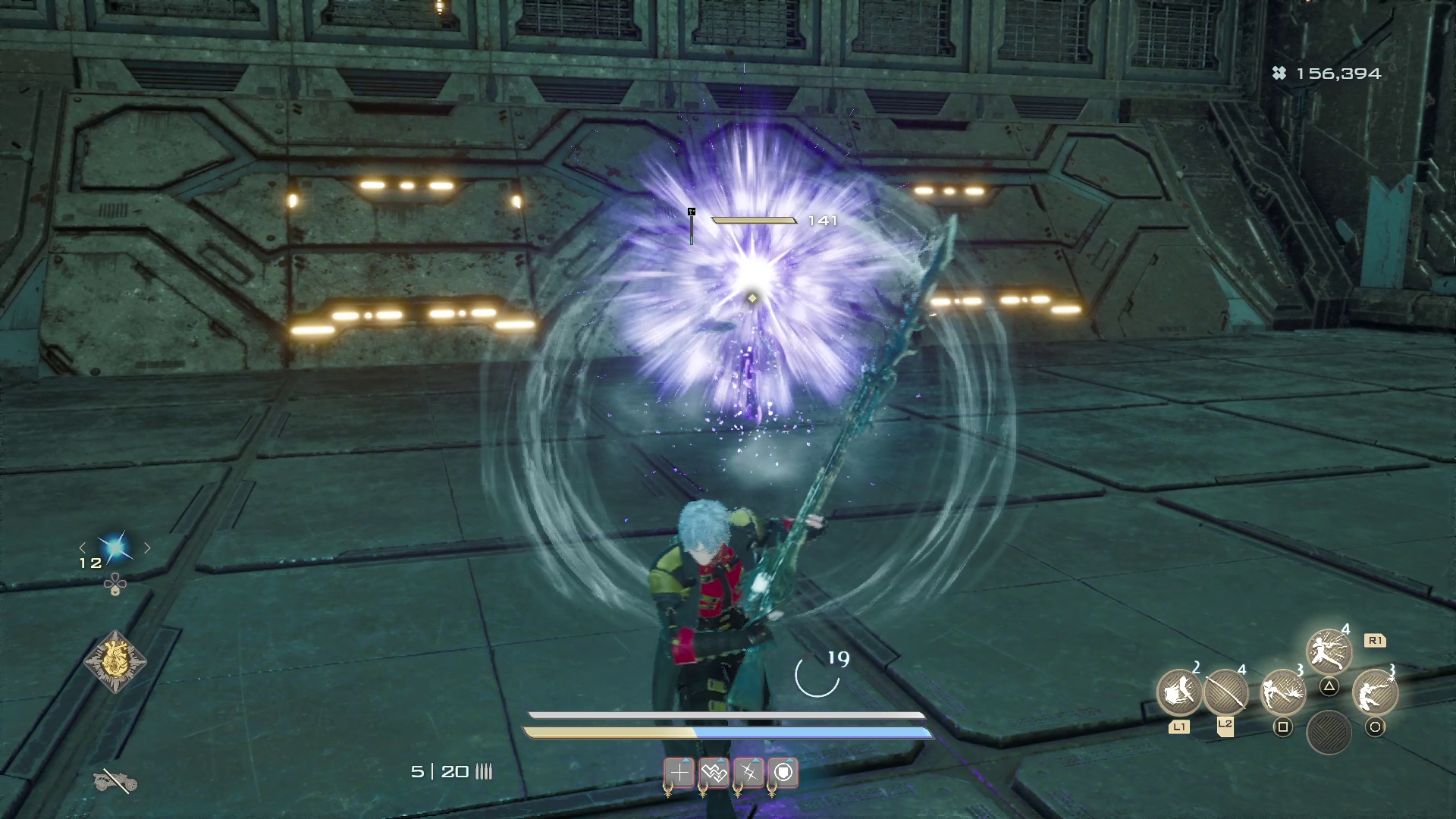Use the thrusting lance strike skill
Screen dimensions: 1456x819
coord(1282,692)
